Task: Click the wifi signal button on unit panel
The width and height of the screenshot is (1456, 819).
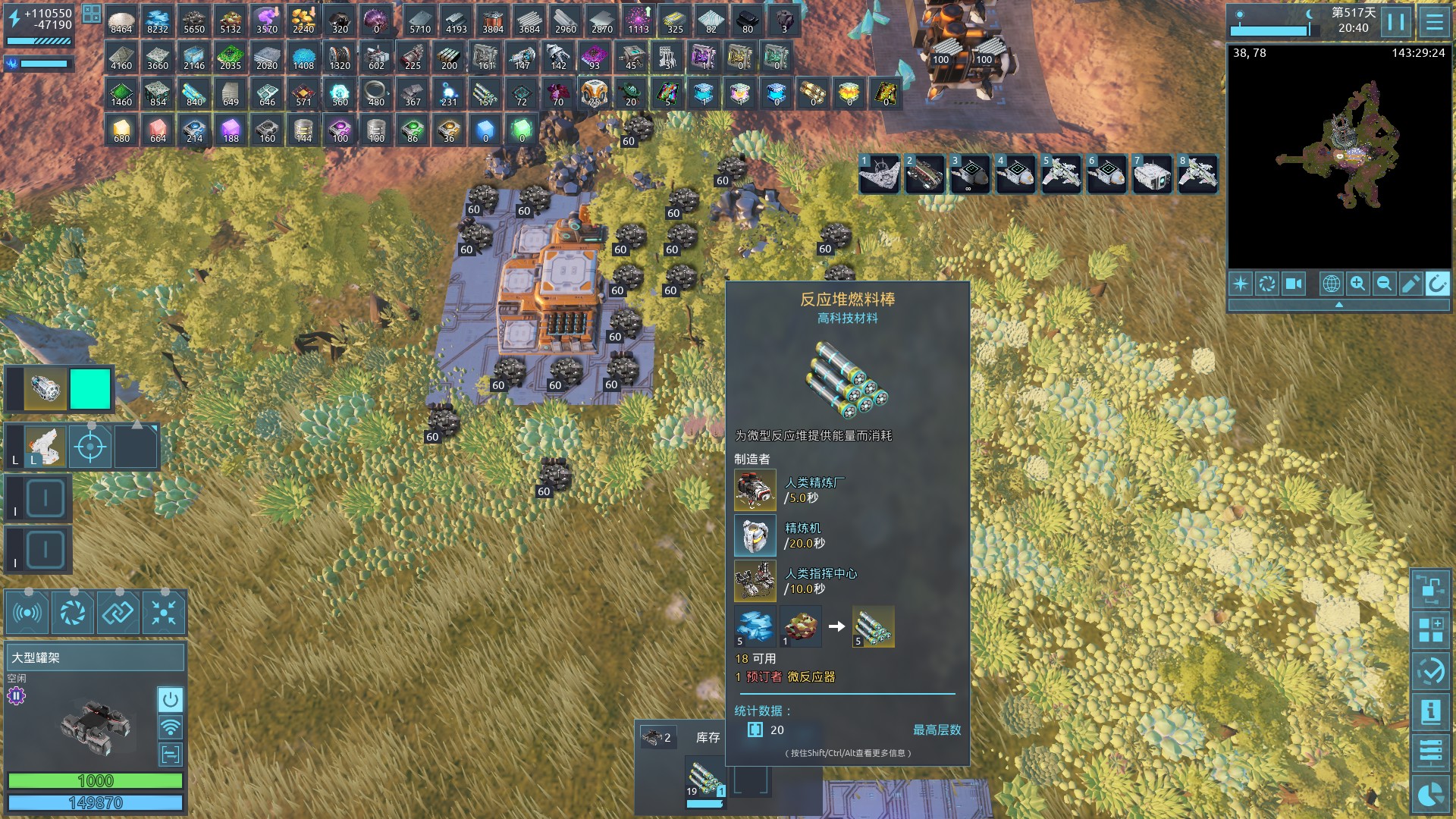Action: click(x=171, y=726)
